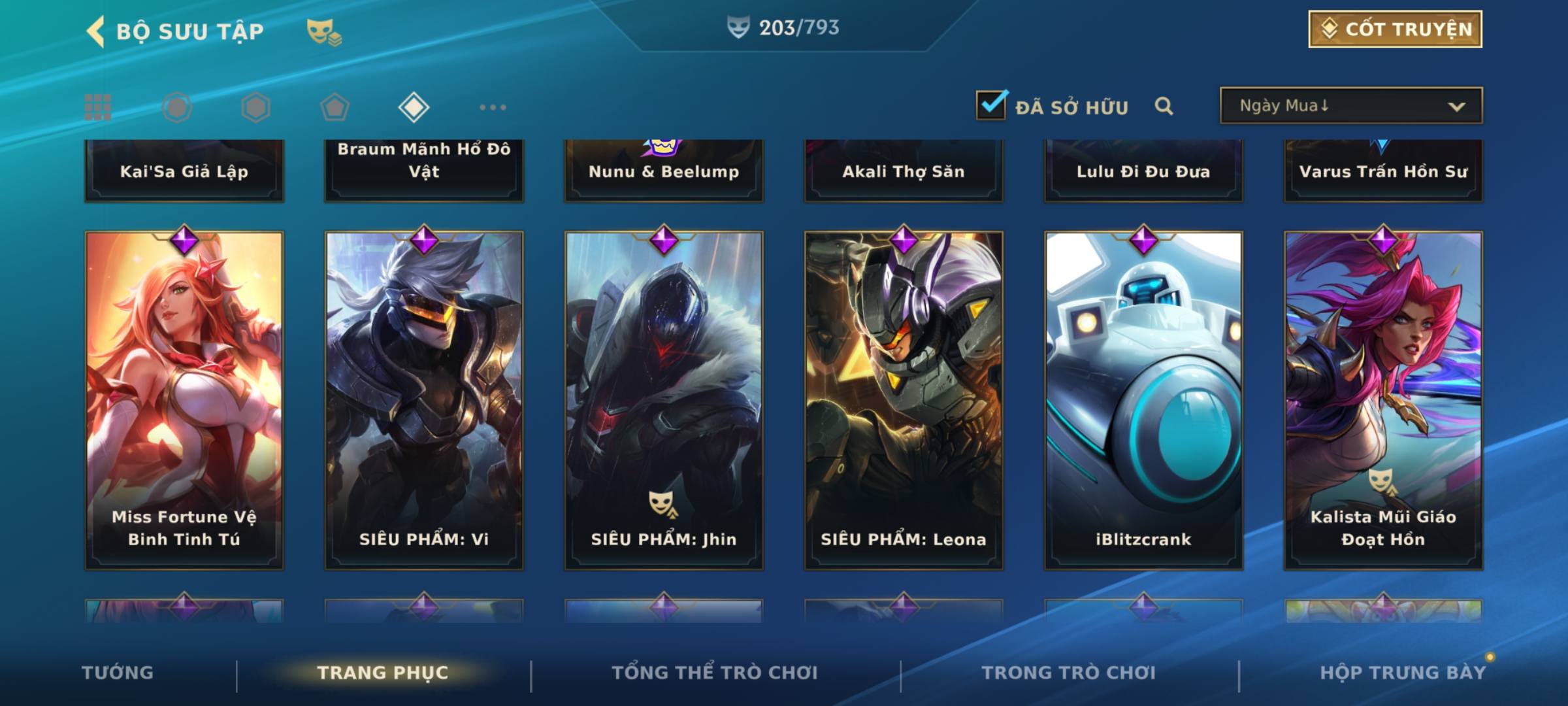Screen dimensions: 1568x706
Task: Go to the Hộp Trưng Bày tab
Action: (x=1403, y=673)
